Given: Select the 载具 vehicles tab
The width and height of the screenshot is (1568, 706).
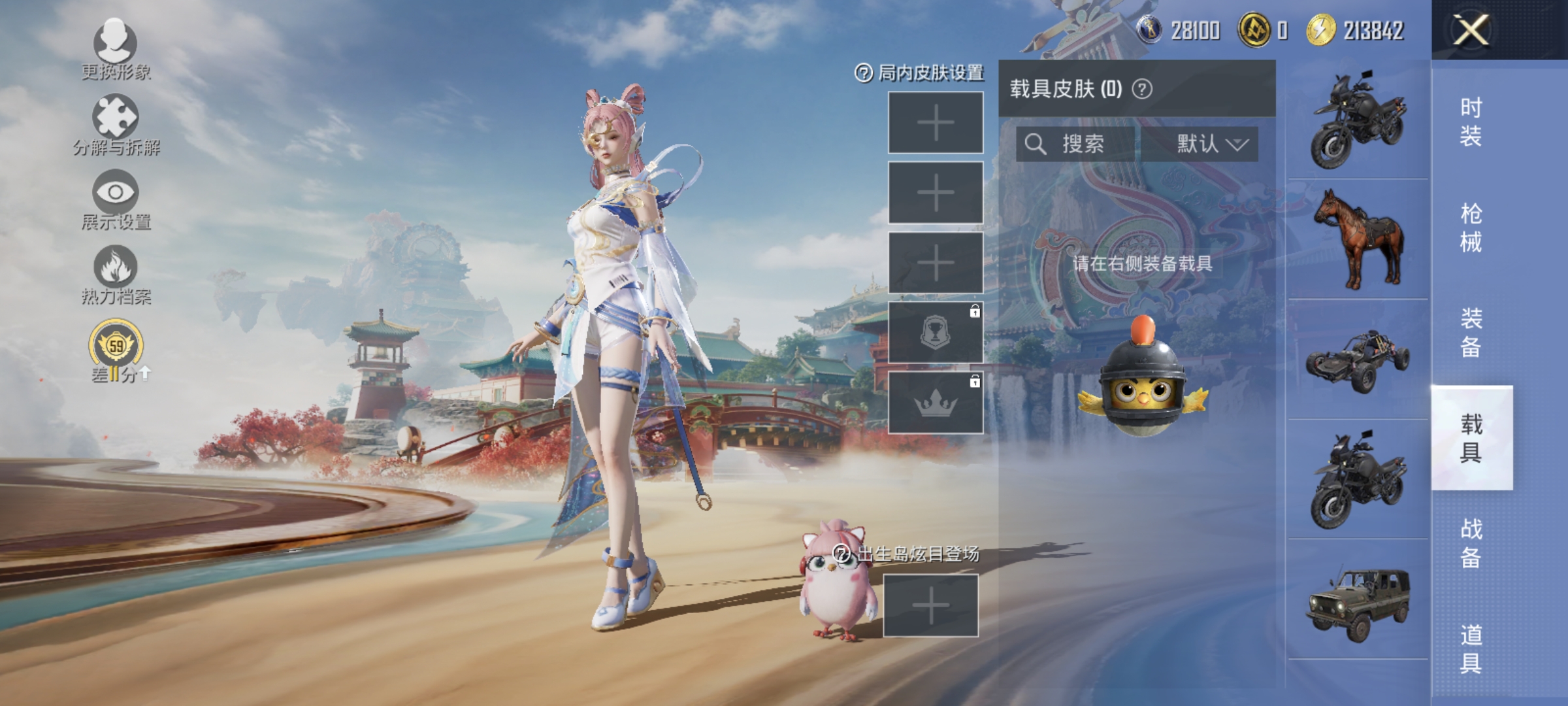Looking at the screenshot, I should (1471, 438).
